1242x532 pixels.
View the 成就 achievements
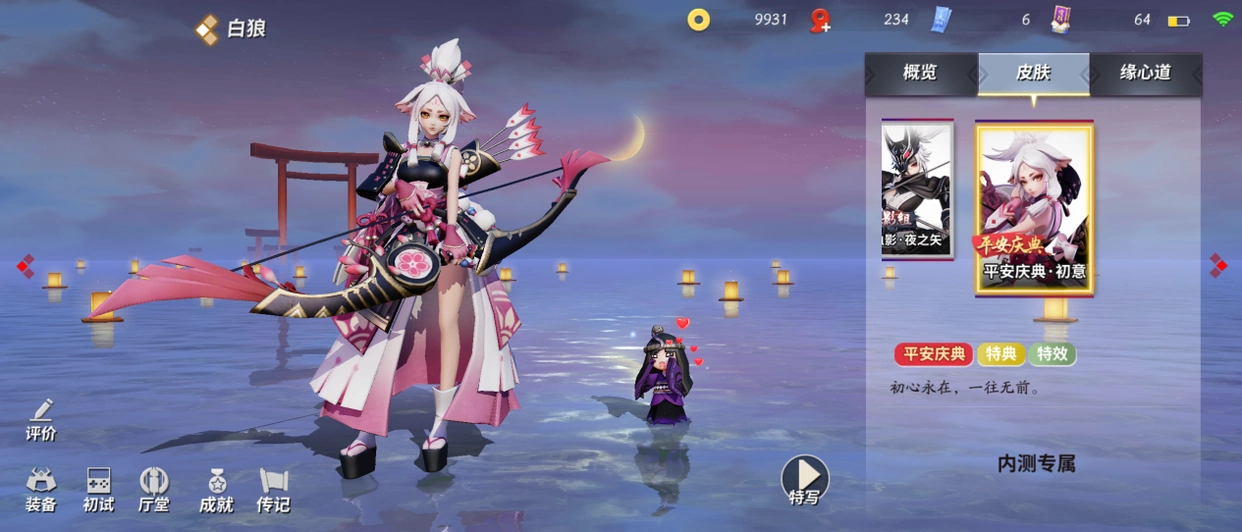(216, 490)
